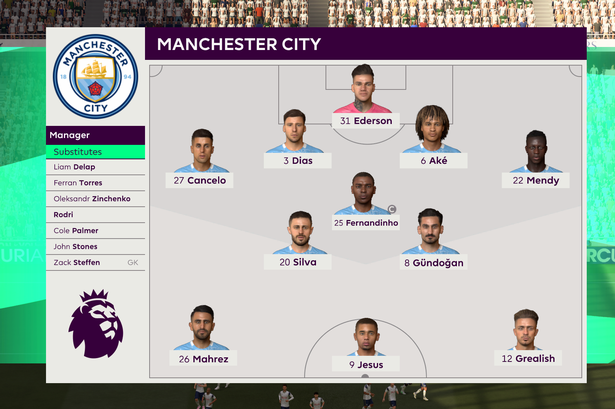Choose substitute Liam Delap
The width and height of the screenshot is (615, 409).
[x=95, y=167]
